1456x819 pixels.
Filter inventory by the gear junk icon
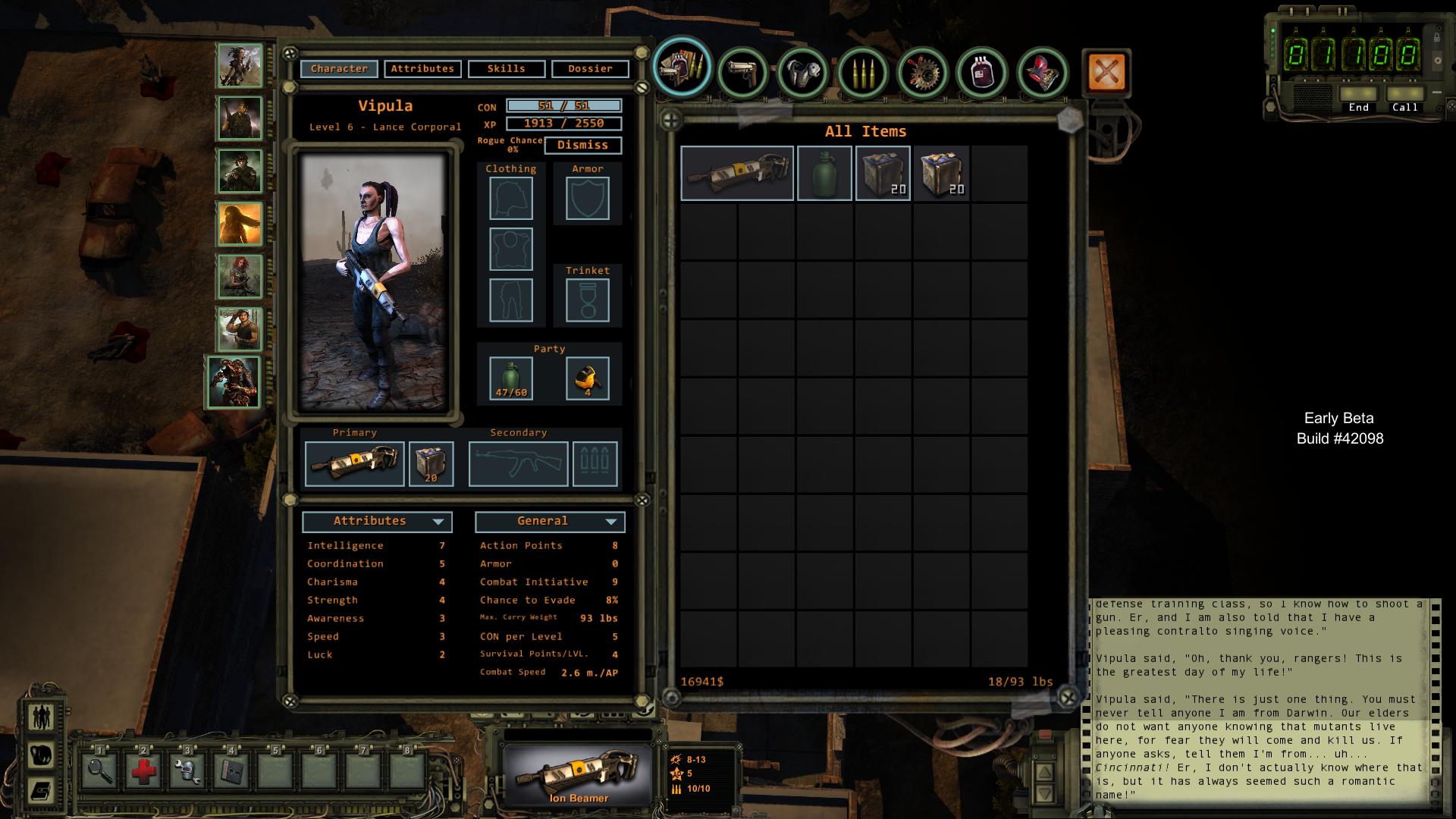923,73
